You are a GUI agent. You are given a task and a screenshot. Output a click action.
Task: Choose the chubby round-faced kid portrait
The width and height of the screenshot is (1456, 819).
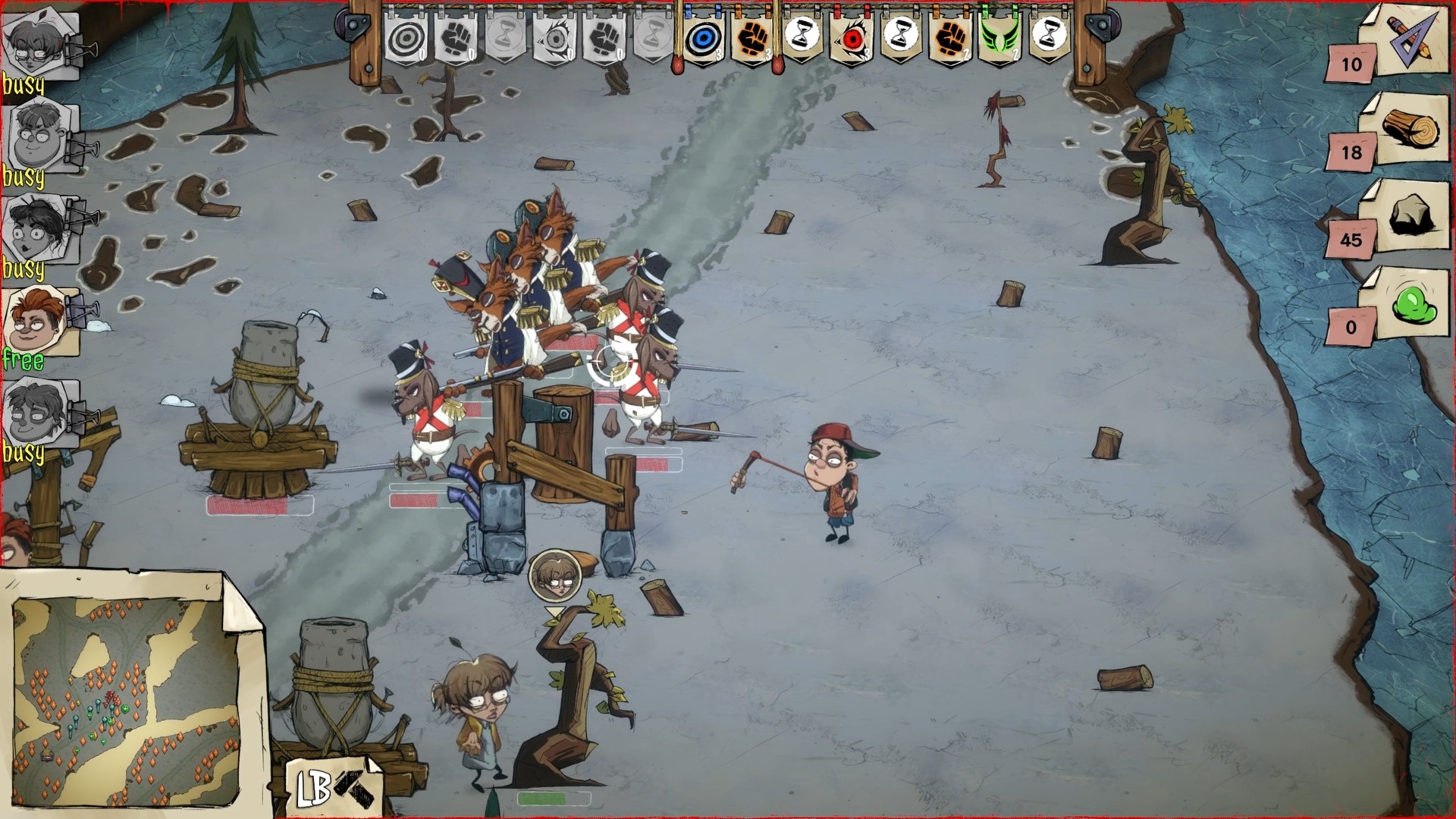[36, 138]
